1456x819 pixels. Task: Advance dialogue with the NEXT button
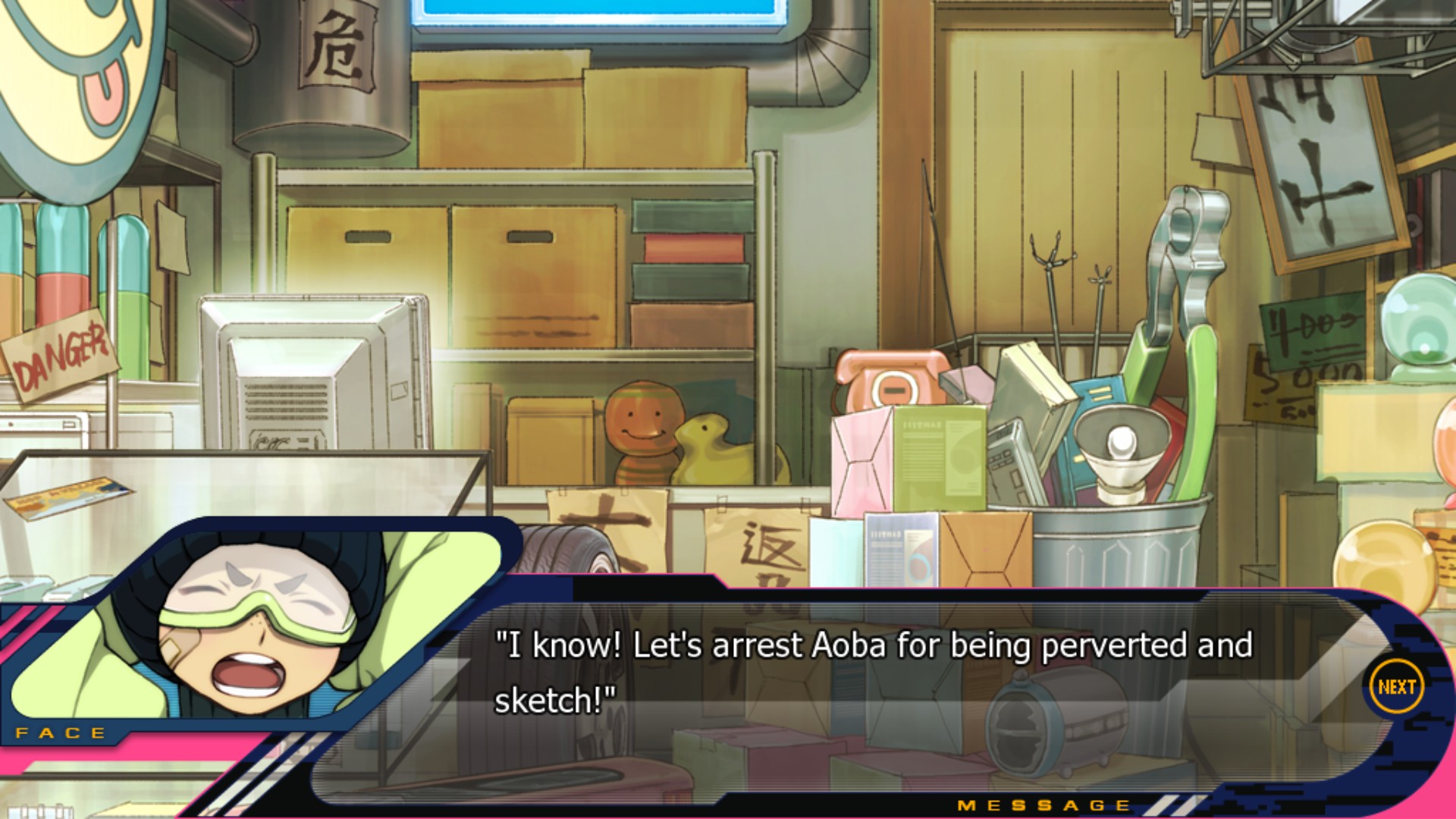coord(1396,687)
